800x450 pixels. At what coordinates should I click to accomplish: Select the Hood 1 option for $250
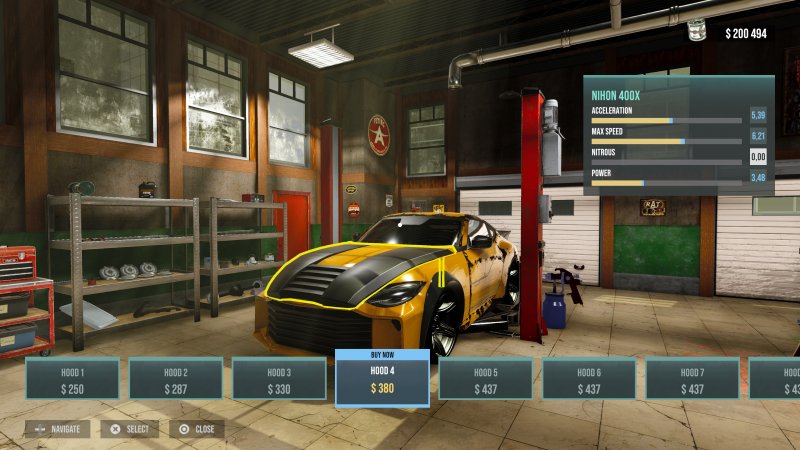[72, 379]
